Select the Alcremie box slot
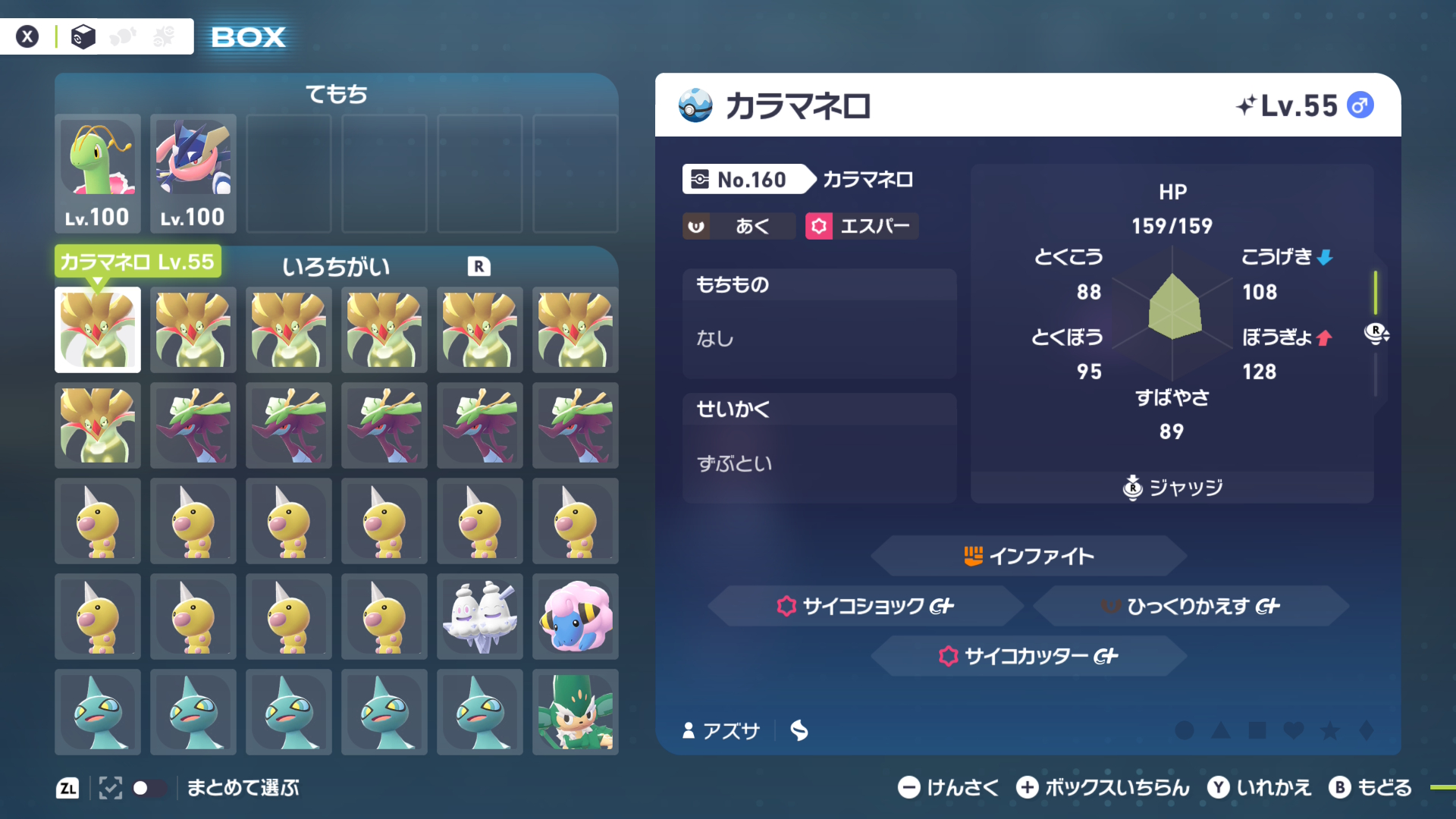Screen dimensions: 1456x819 point(480,617)
